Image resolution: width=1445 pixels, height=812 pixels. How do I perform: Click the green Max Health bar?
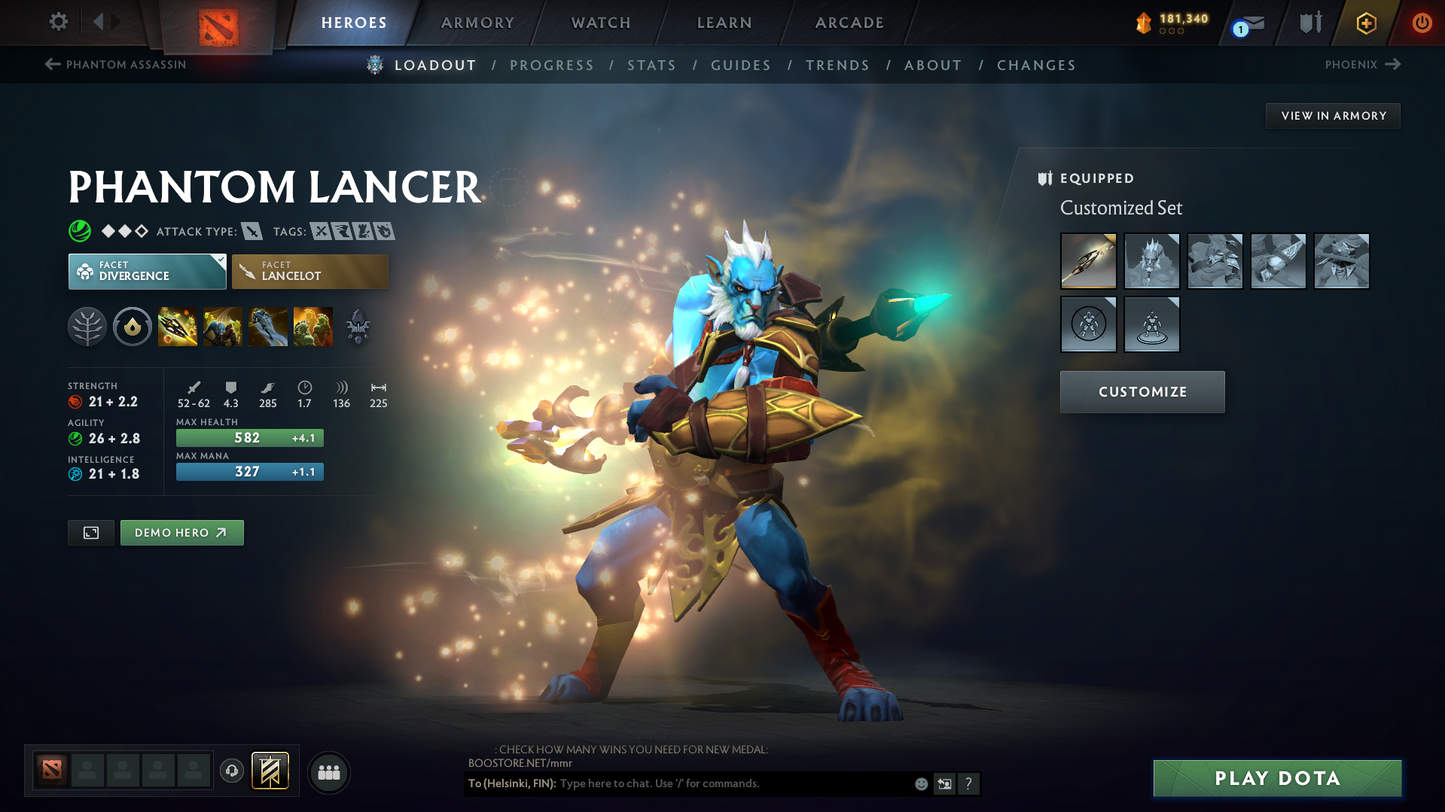(249, 438)
